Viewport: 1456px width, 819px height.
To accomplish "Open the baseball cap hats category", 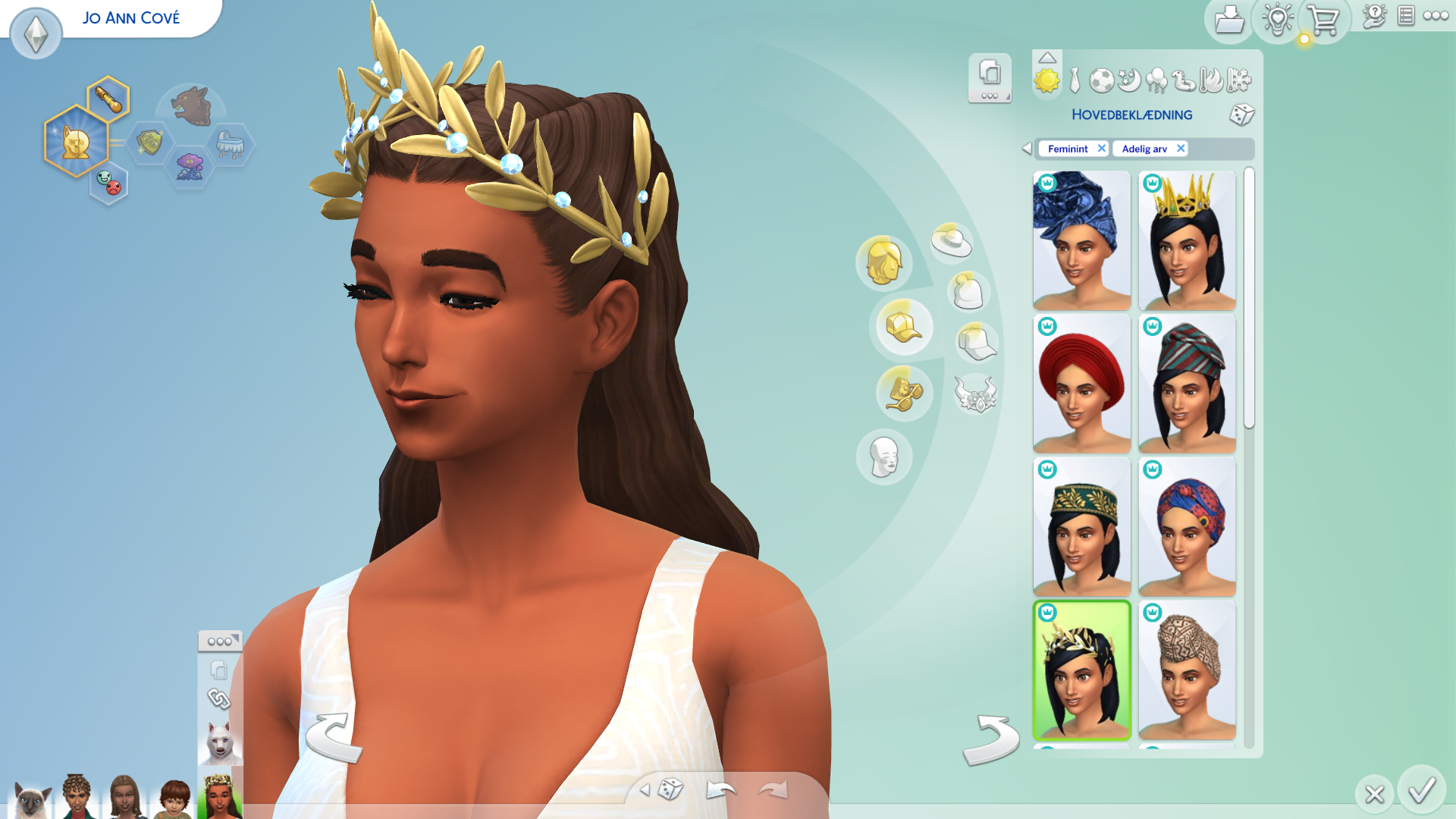I will click(903, 327).
